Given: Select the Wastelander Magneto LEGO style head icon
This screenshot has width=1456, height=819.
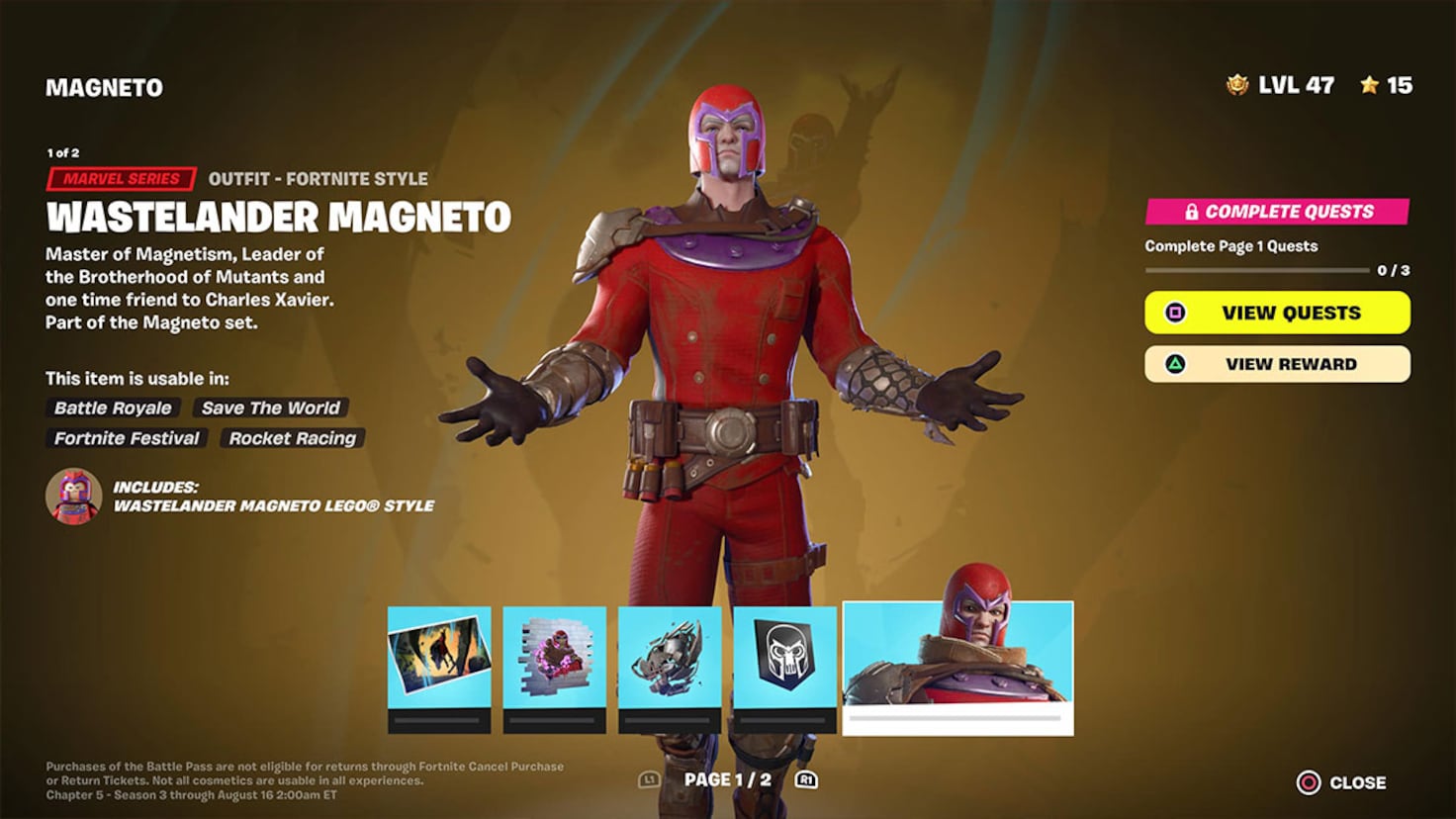Looking at the screenshot, I should pos(73,497).
